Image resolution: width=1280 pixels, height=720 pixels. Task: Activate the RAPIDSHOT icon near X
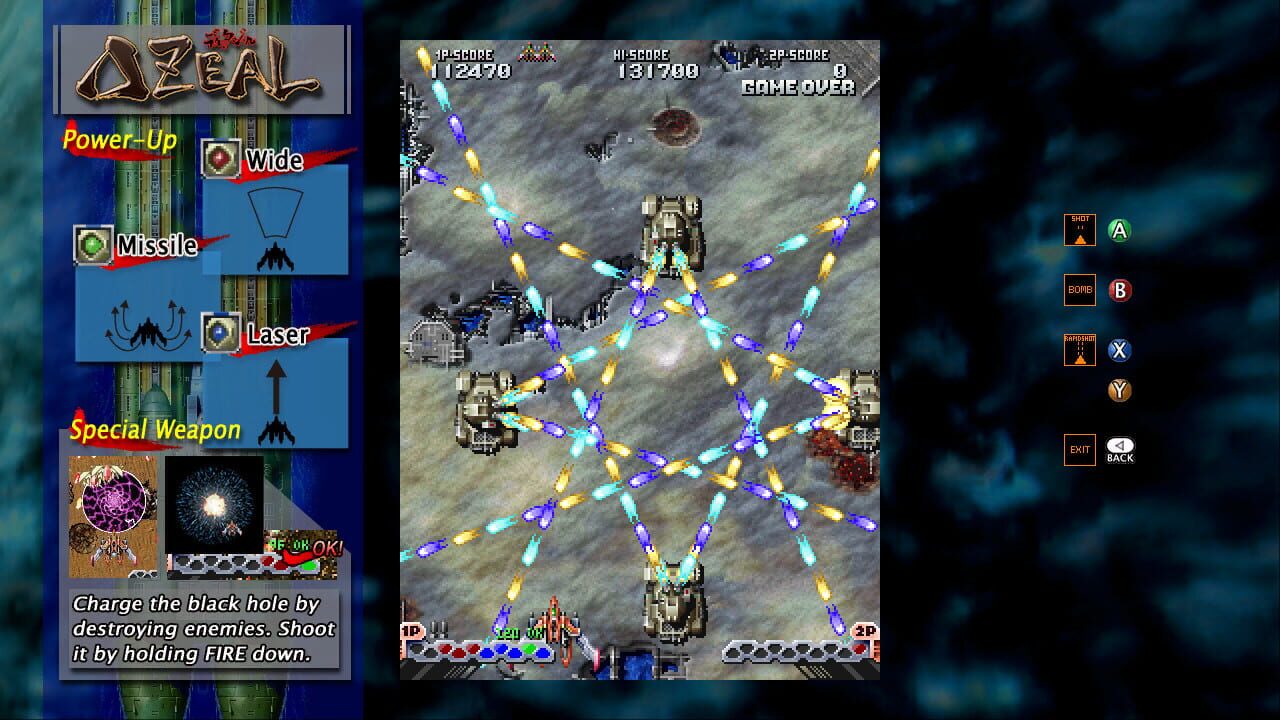coord(1080,350)
